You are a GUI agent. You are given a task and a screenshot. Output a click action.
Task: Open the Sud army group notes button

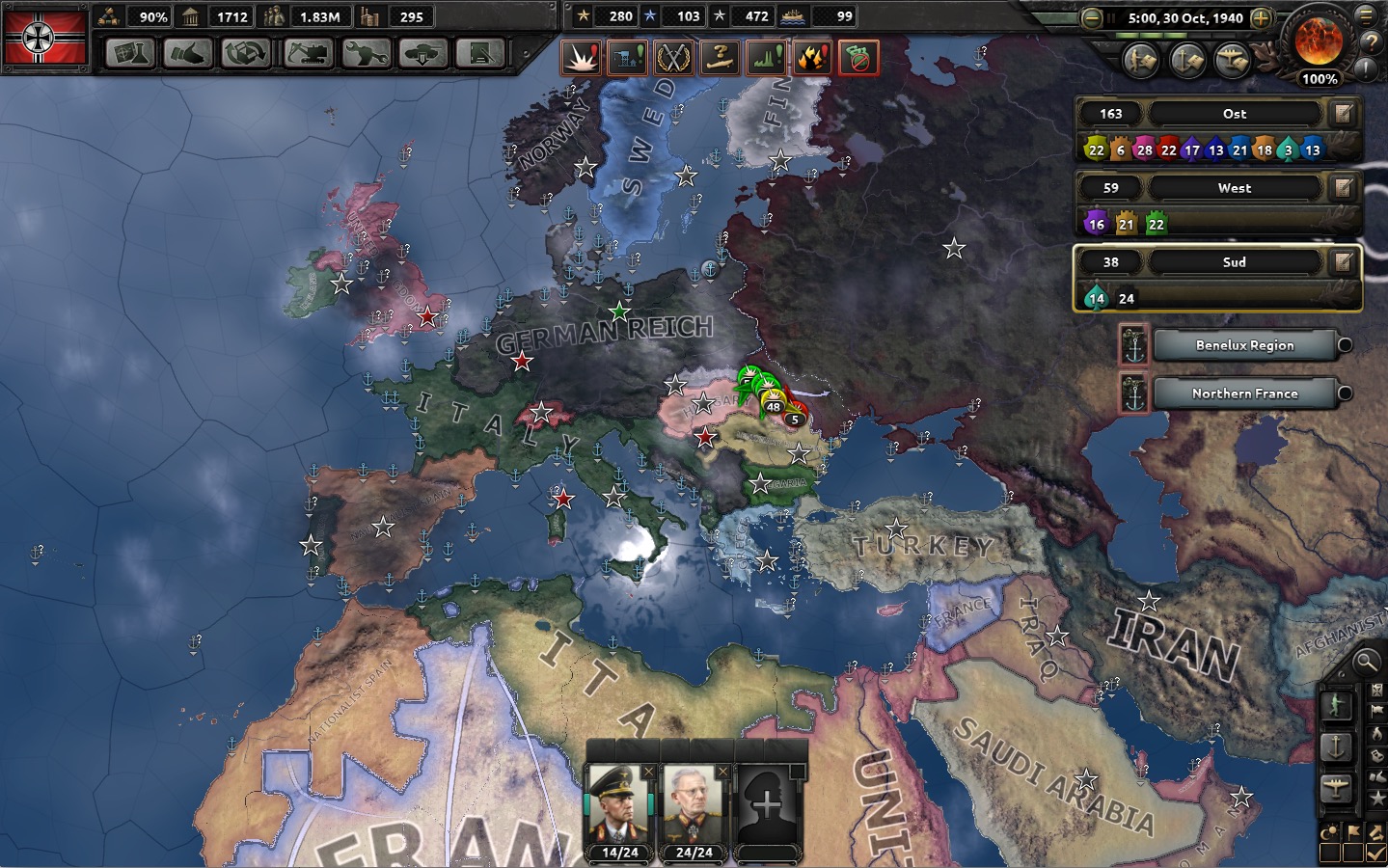click(x=1342, y=262)
